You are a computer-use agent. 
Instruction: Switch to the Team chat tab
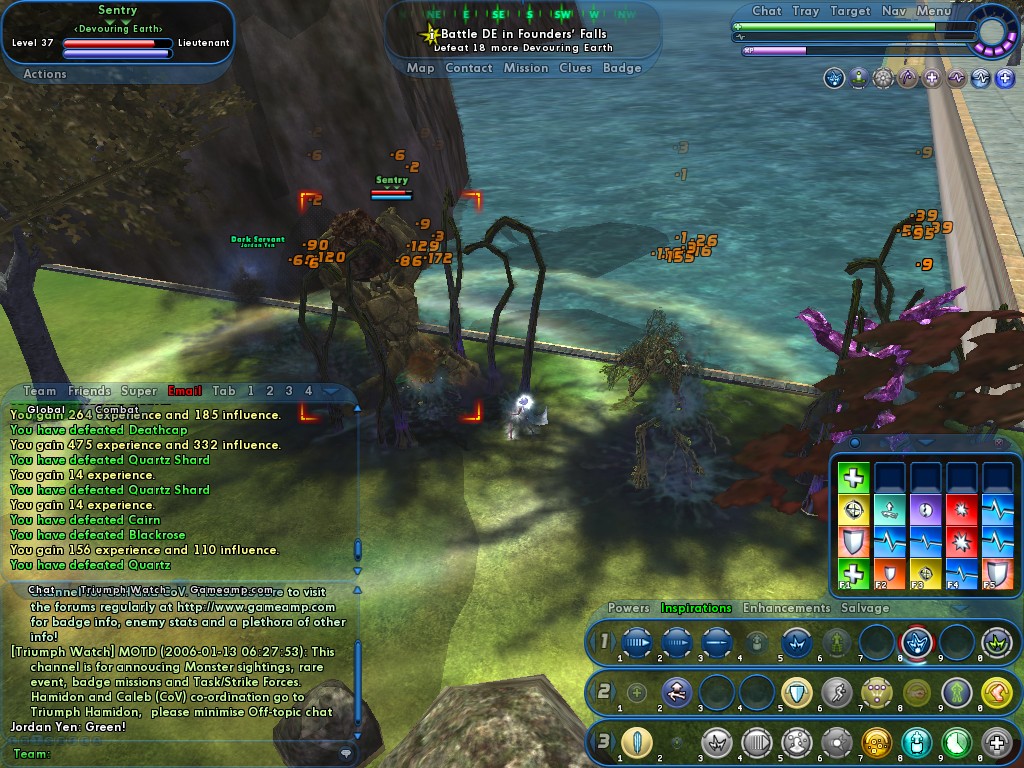pyautogui.click(x=40, y=391)
